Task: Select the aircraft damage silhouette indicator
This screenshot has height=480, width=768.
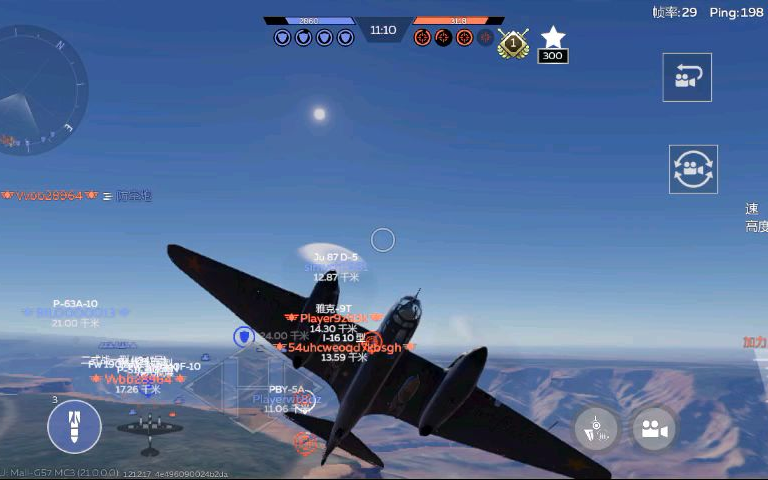Action: (x=150, y=427)
